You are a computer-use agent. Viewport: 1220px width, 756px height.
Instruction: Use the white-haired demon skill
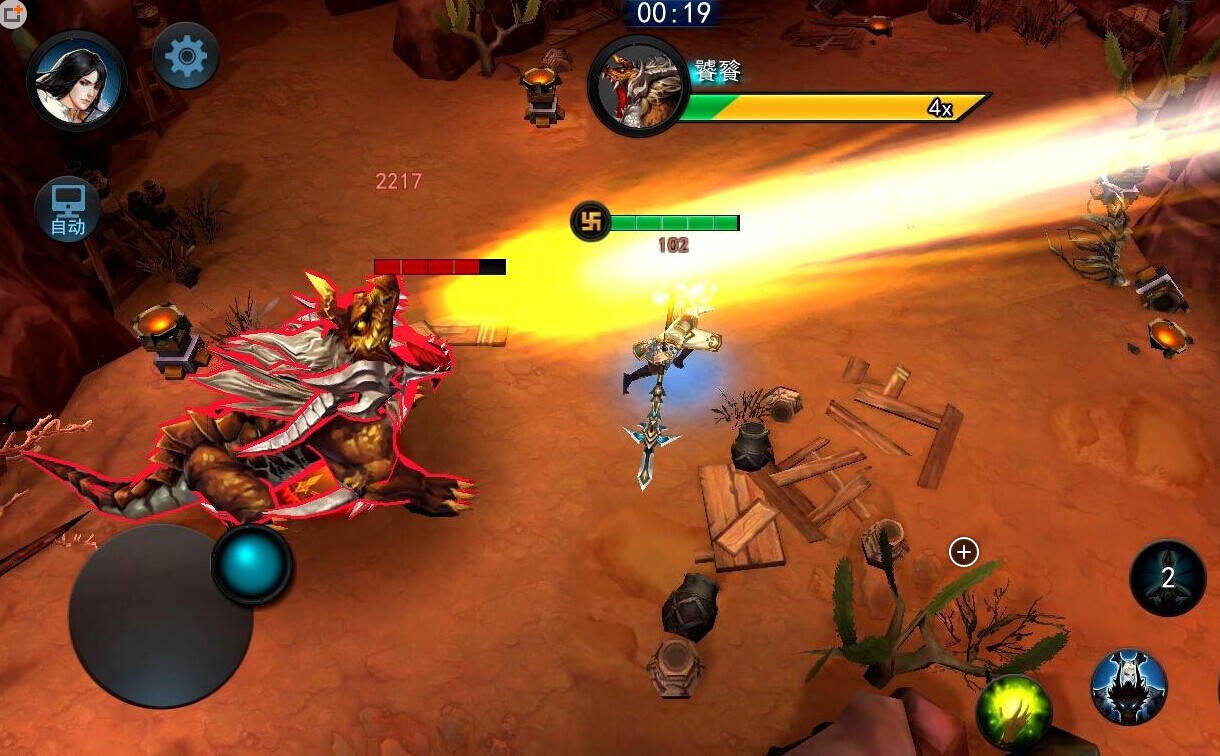tap(1129, 686)
